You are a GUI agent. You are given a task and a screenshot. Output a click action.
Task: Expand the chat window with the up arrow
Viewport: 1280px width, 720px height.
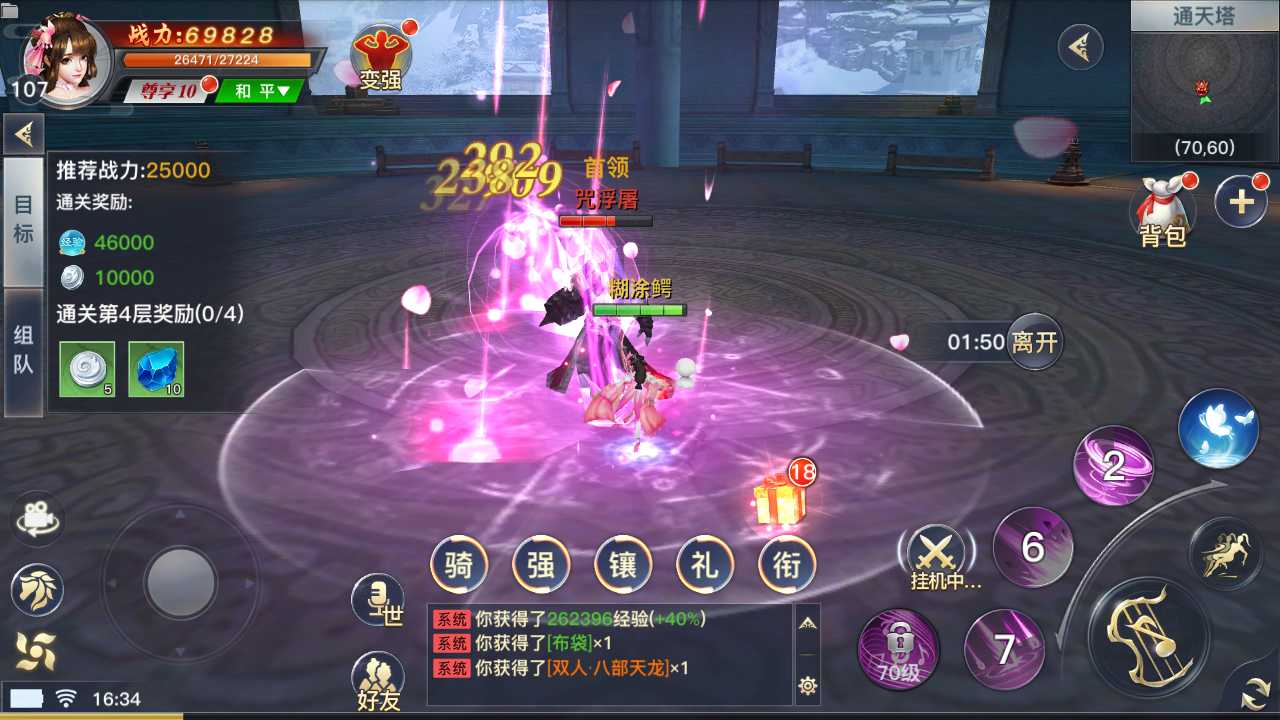(809, 621)
